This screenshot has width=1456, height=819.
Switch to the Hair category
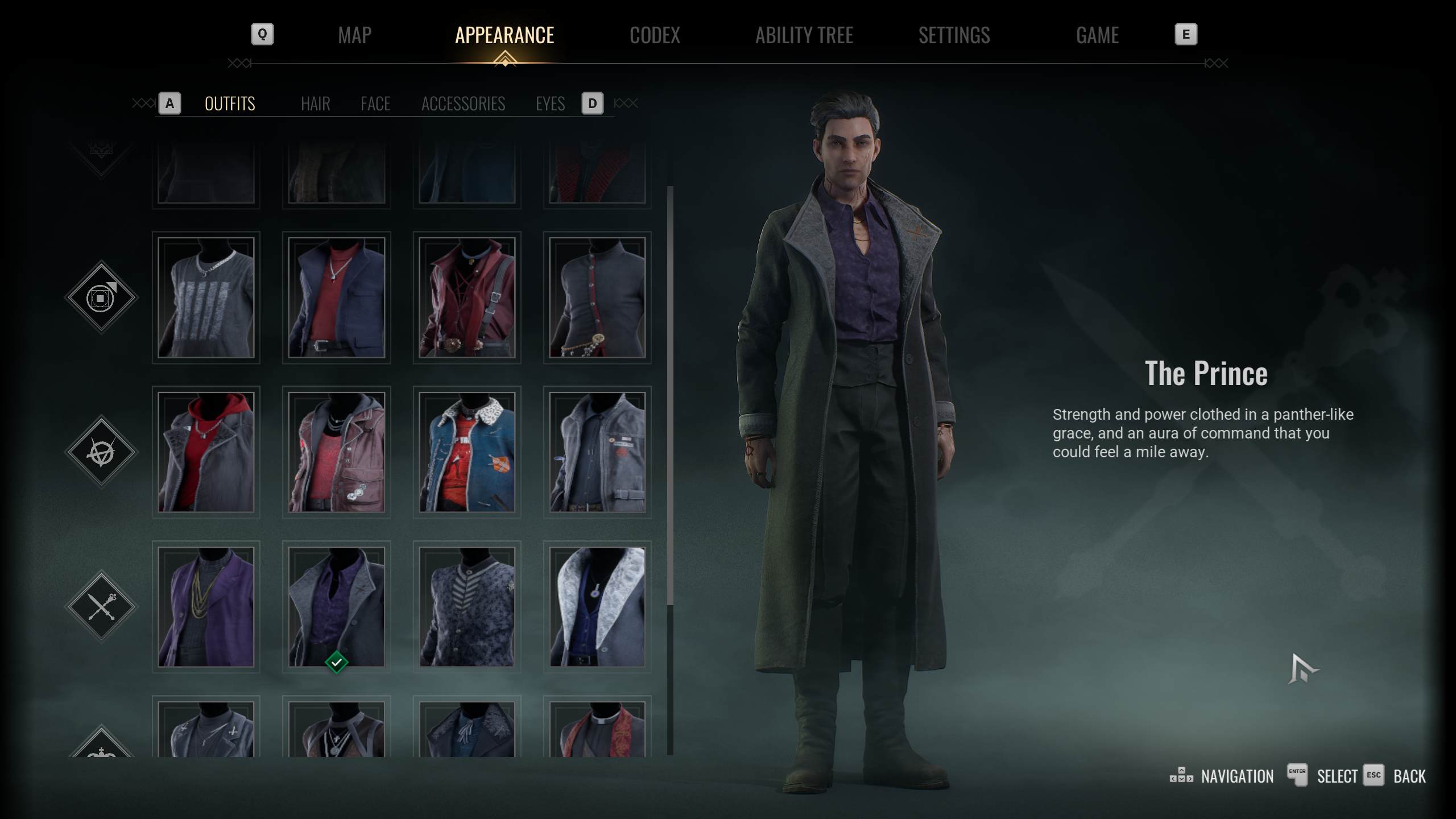(x=315, y=104)
